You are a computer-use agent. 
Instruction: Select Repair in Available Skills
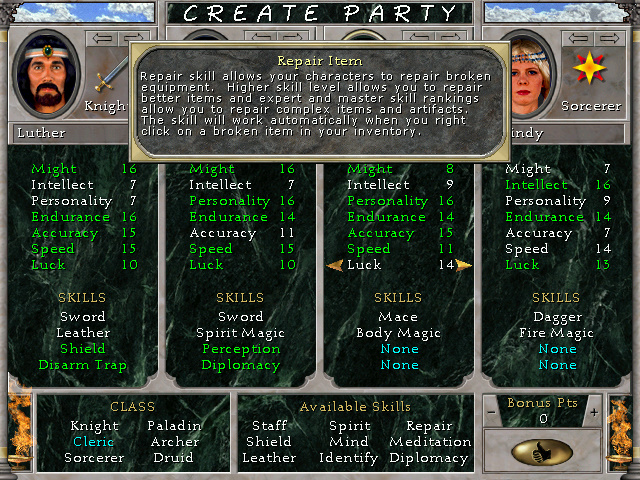pos(429,426)
